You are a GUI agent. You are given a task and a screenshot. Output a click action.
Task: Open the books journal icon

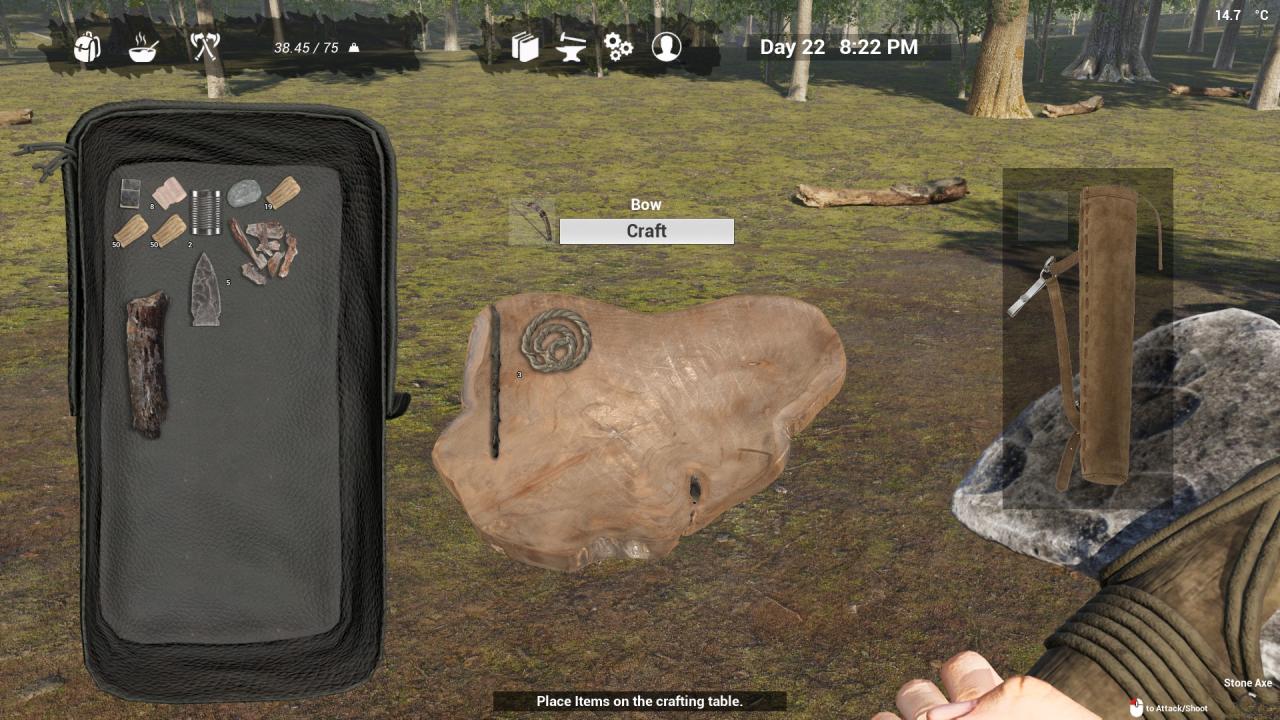525,47
